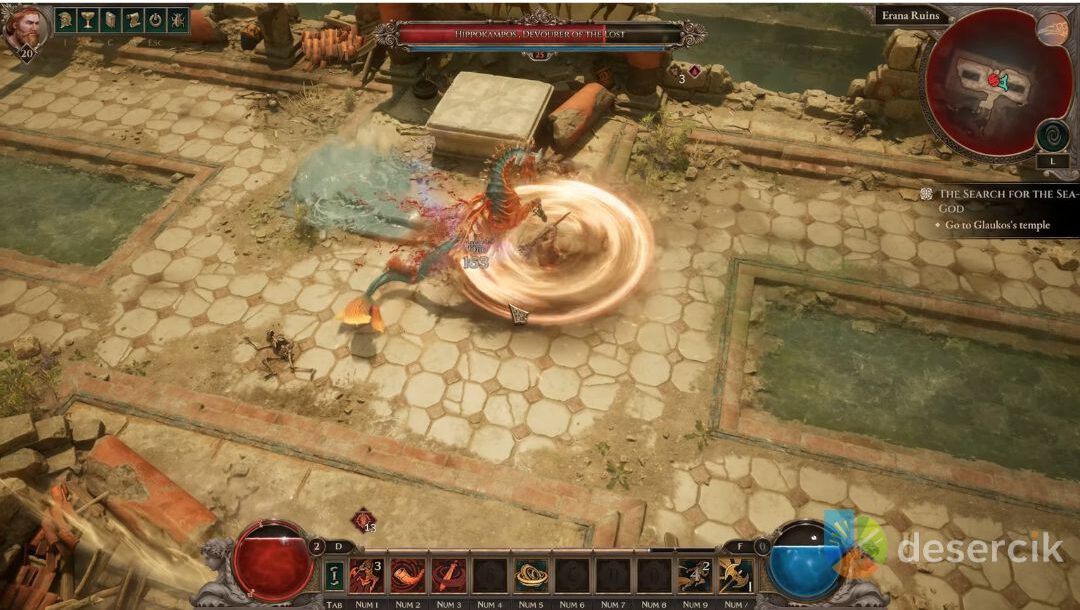Viewport: 1080px width, 610px height.
Task: Click the red-bearded character portrait
Action: pos(24,26)
